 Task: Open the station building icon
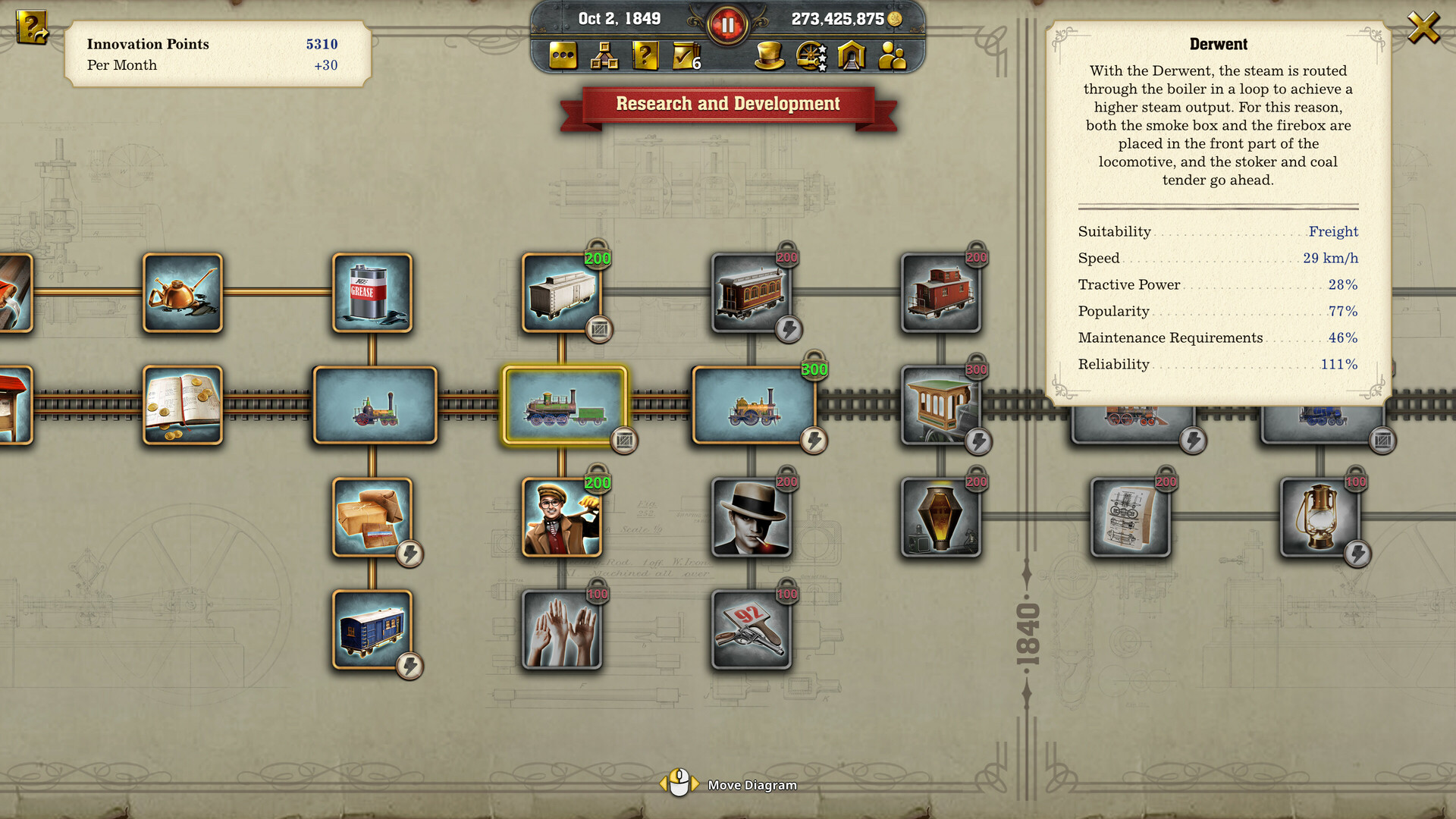point(853,55)
